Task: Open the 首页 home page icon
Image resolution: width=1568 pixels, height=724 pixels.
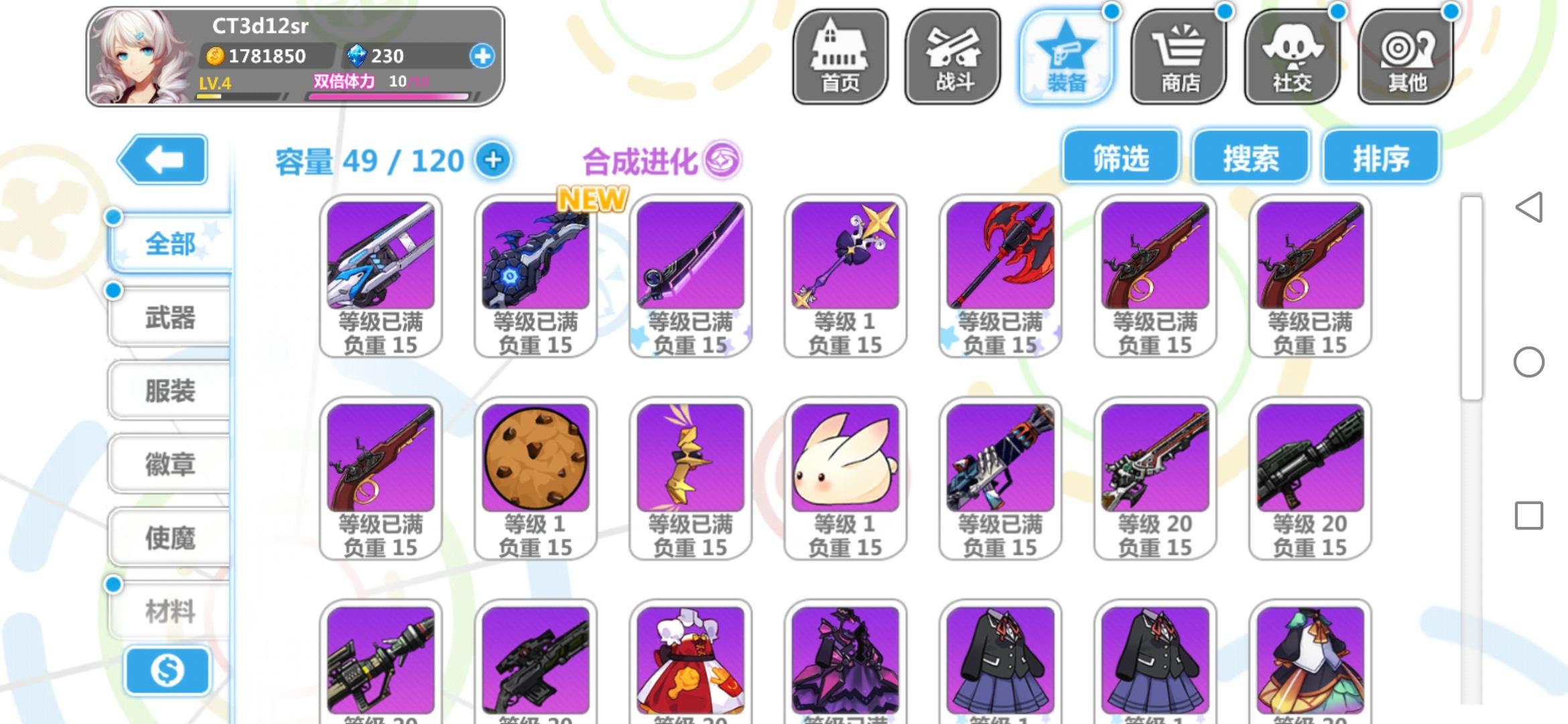Action: click(841, 57)
